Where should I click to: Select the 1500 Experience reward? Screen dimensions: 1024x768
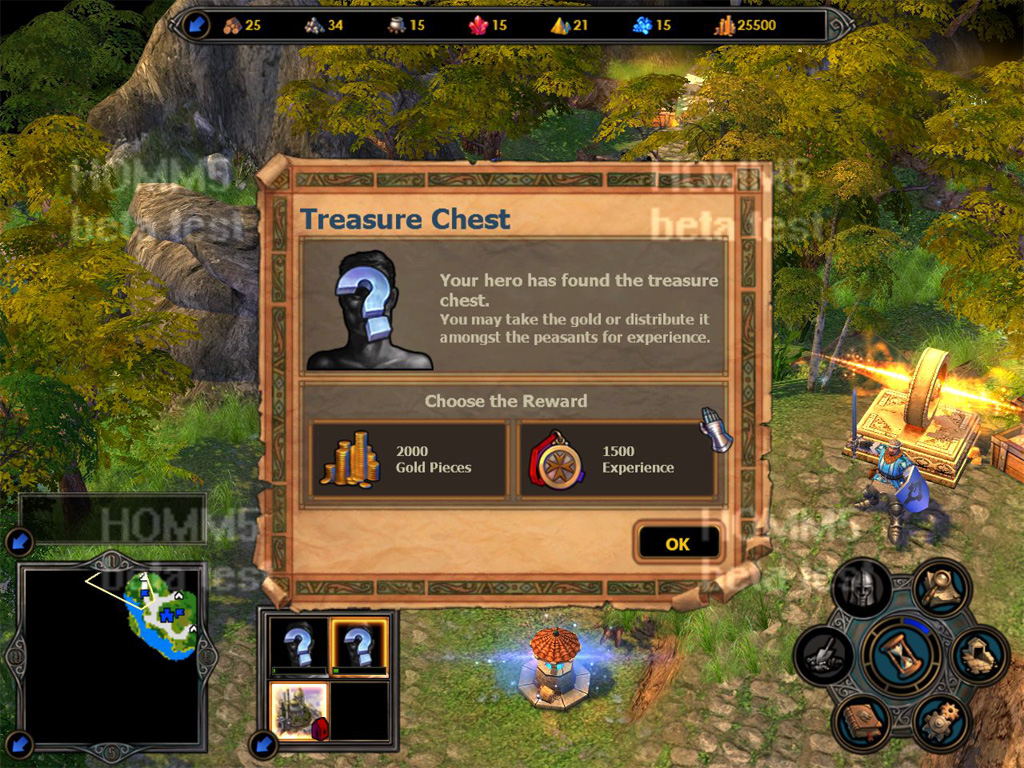617,460
